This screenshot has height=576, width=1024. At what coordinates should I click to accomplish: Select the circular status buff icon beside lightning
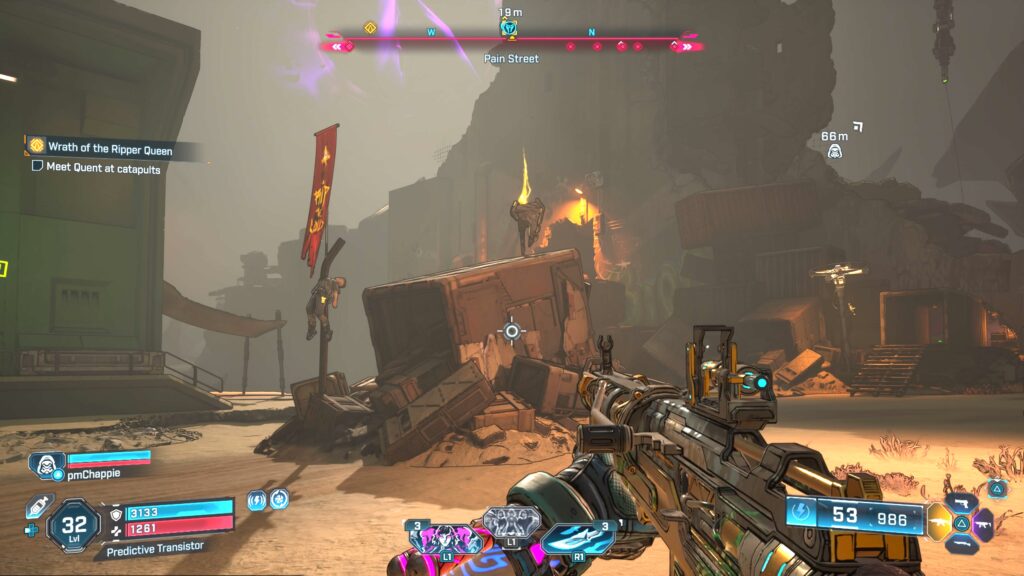pos(280,498)
